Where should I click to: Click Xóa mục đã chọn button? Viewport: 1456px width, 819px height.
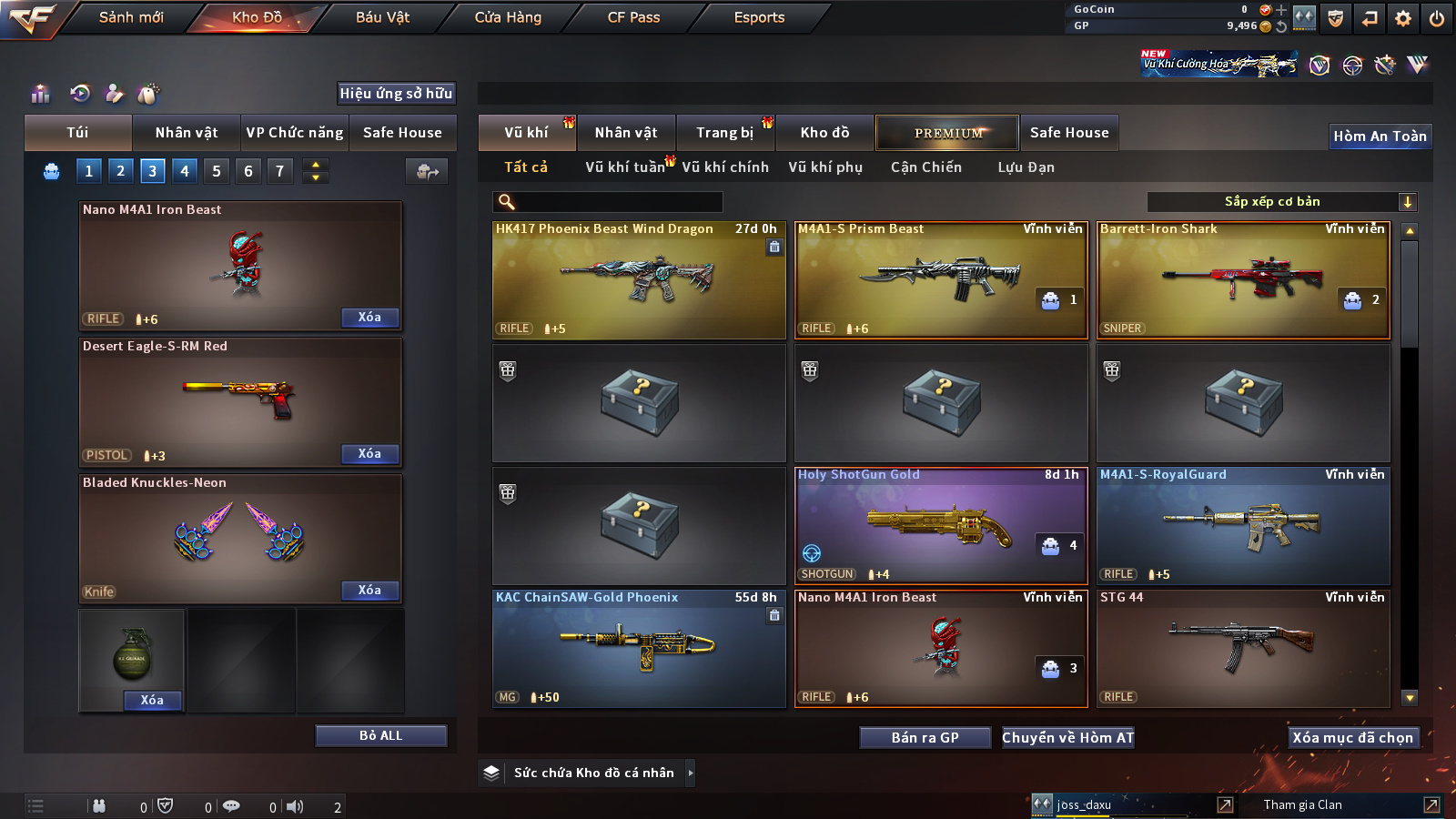coord(1353,738)
